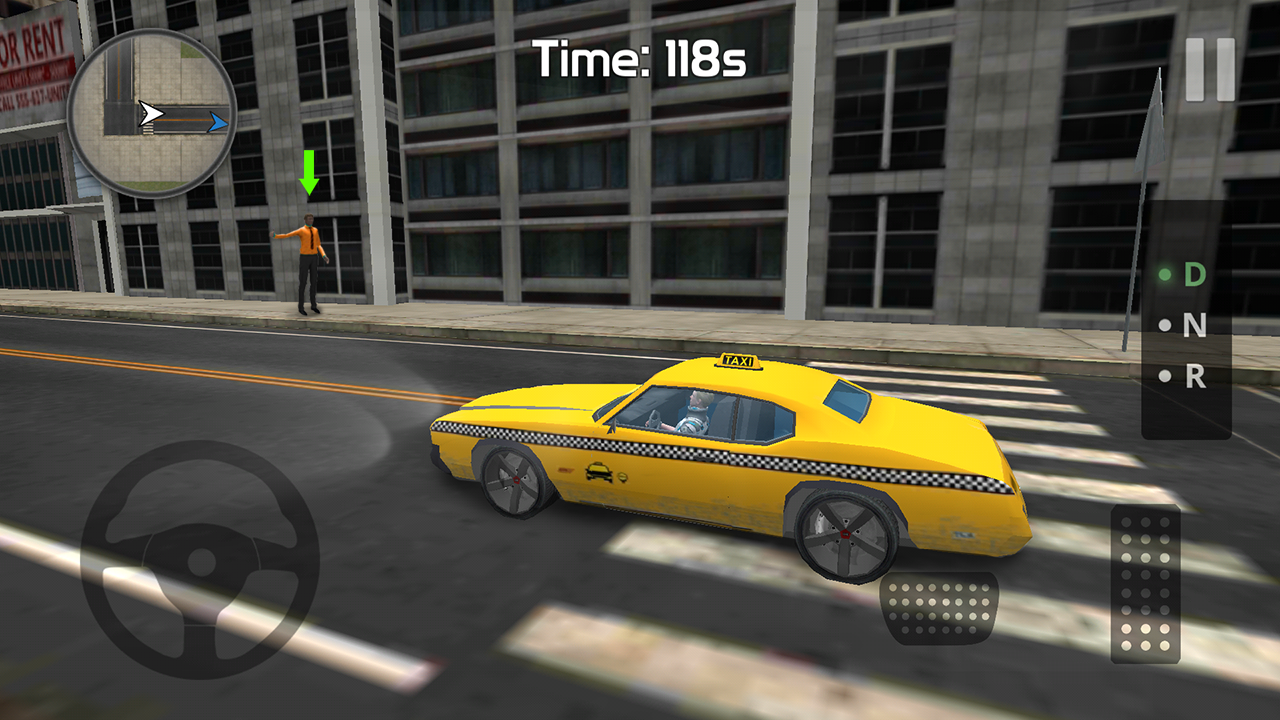Click the white player arrow on the minimap
Image resolution: width=1280 pixels, height=720 pixels.
(152, 111)
